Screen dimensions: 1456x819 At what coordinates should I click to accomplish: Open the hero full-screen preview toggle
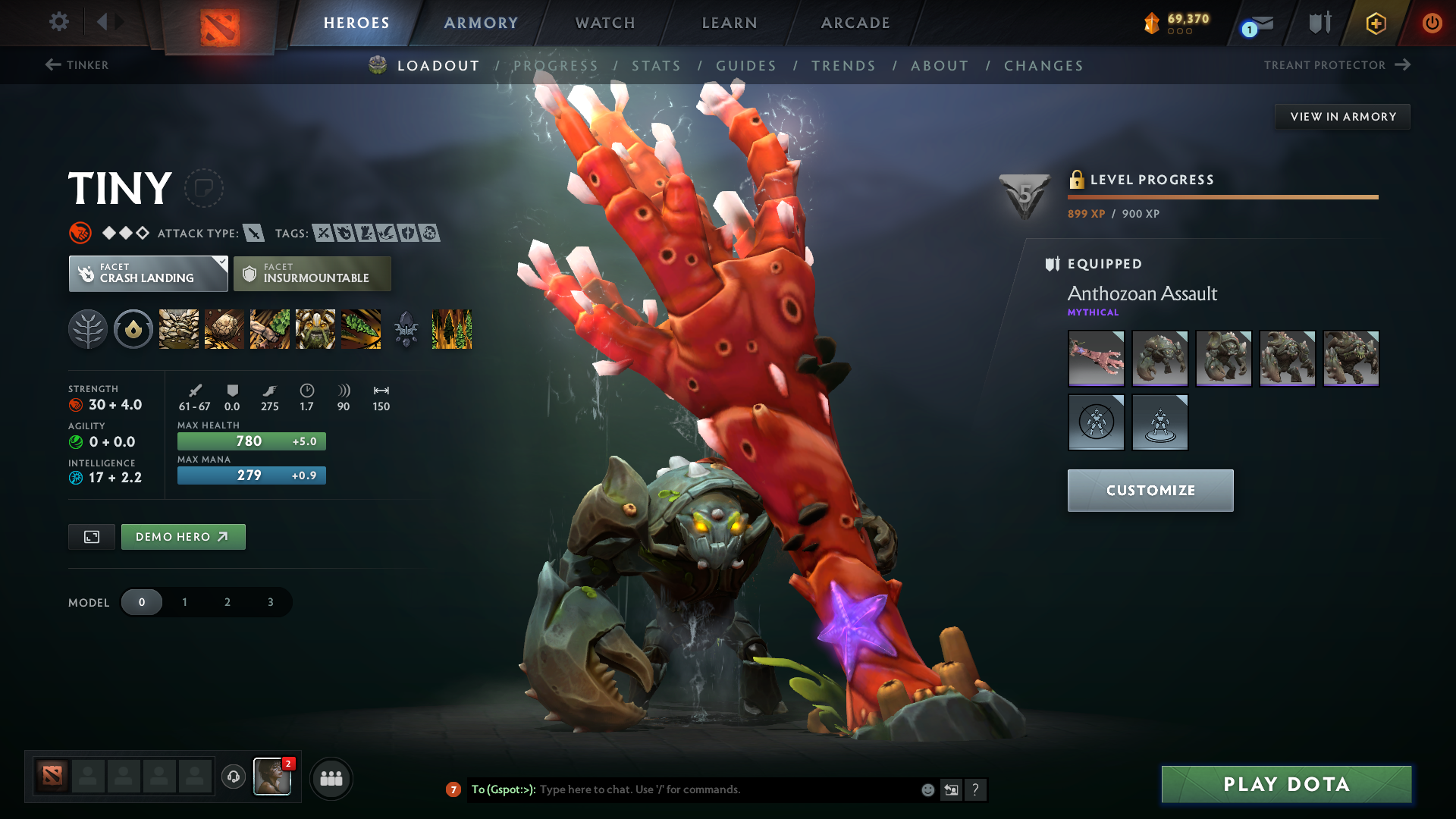pyautogui.click(x=91, y=536)
